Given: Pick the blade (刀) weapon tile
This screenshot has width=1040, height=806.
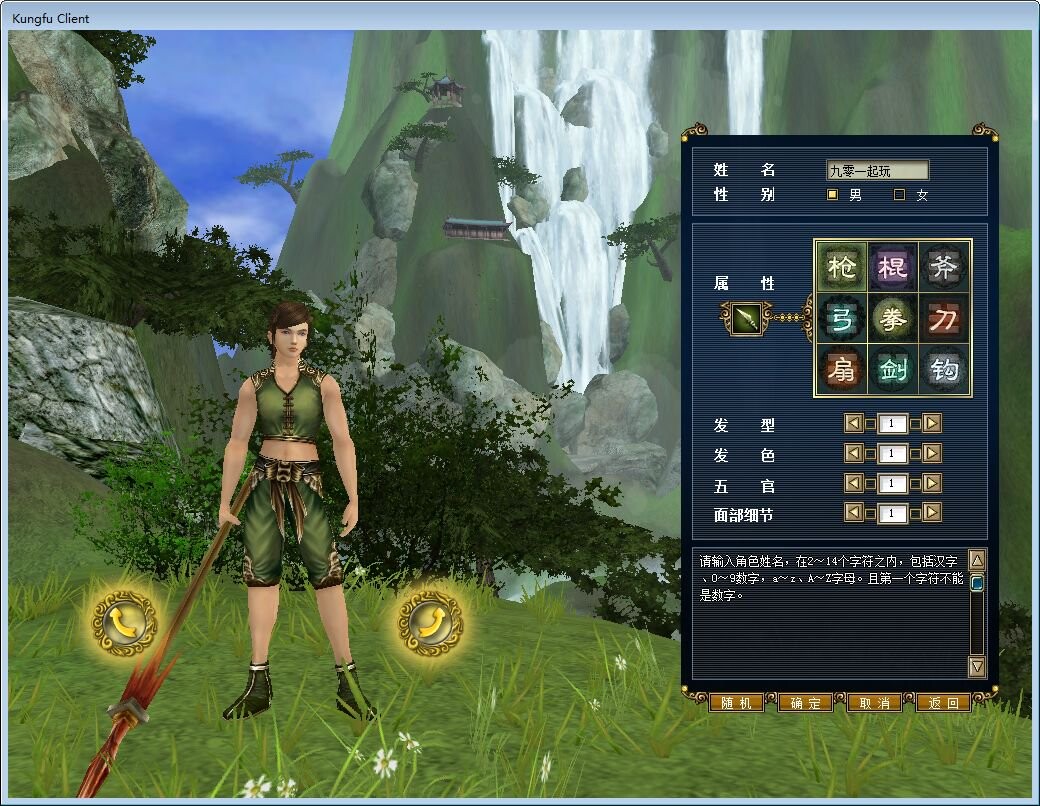Looking at the screenshot, I should pos(944,319).
